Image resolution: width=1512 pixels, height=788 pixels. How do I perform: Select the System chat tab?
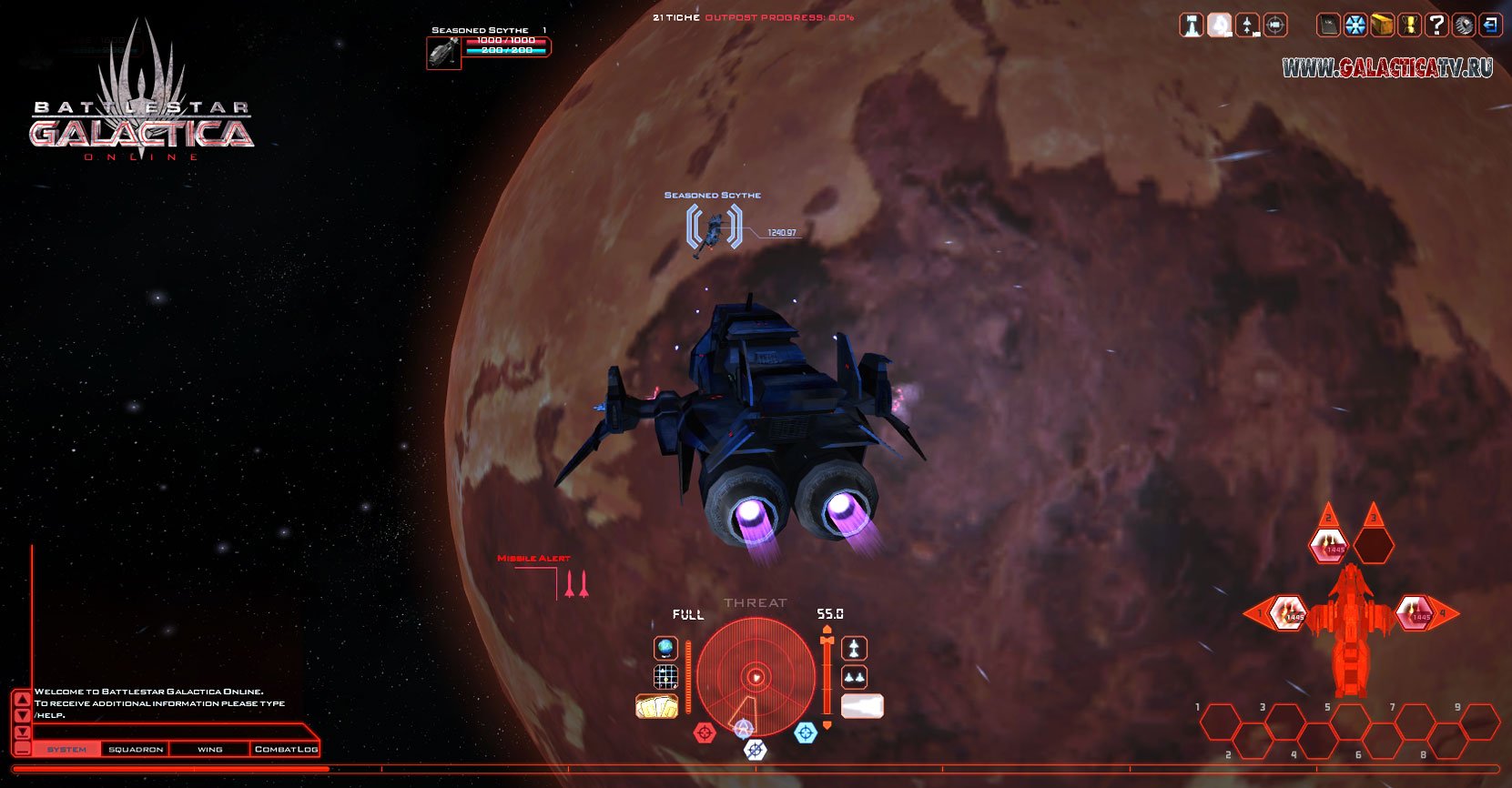66,749
